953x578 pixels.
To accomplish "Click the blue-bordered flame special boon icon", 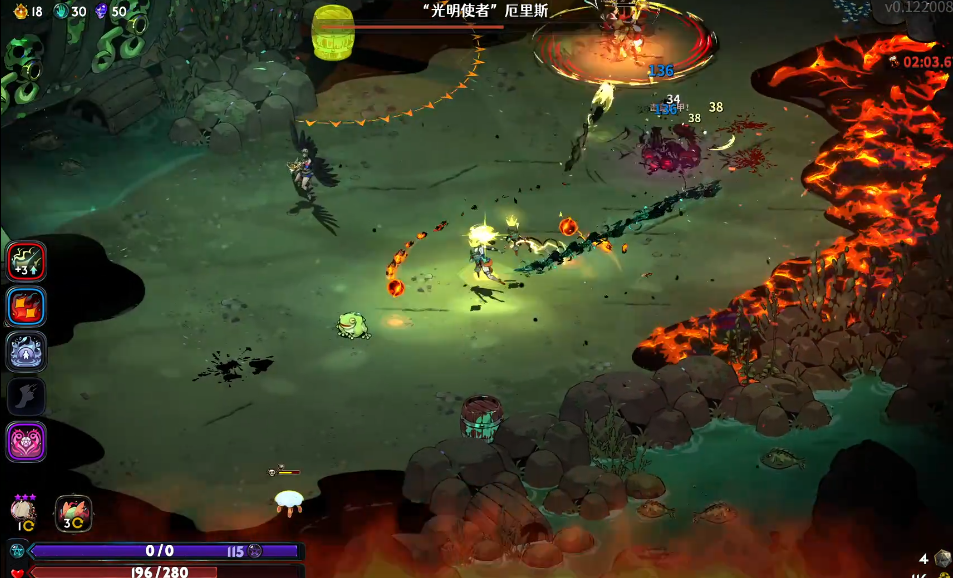I will (x=27, y=307).
